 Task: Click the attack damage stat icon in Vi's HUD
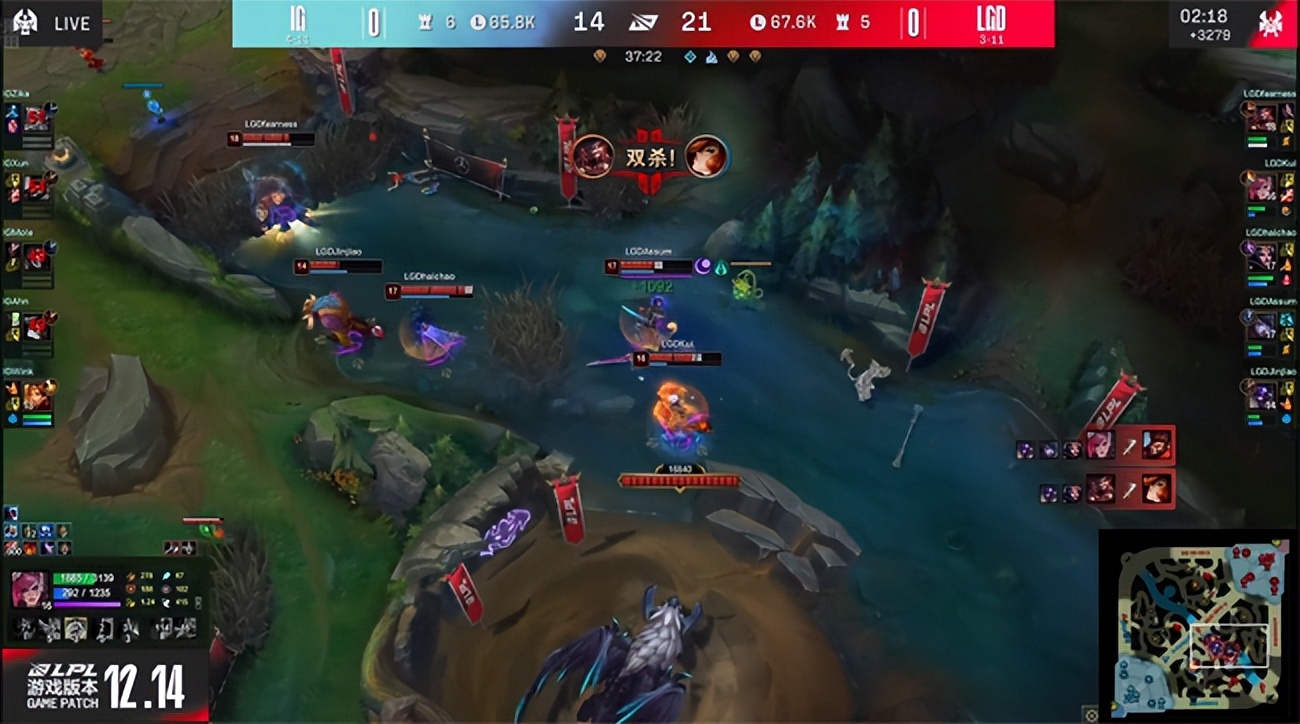[130, 576]
